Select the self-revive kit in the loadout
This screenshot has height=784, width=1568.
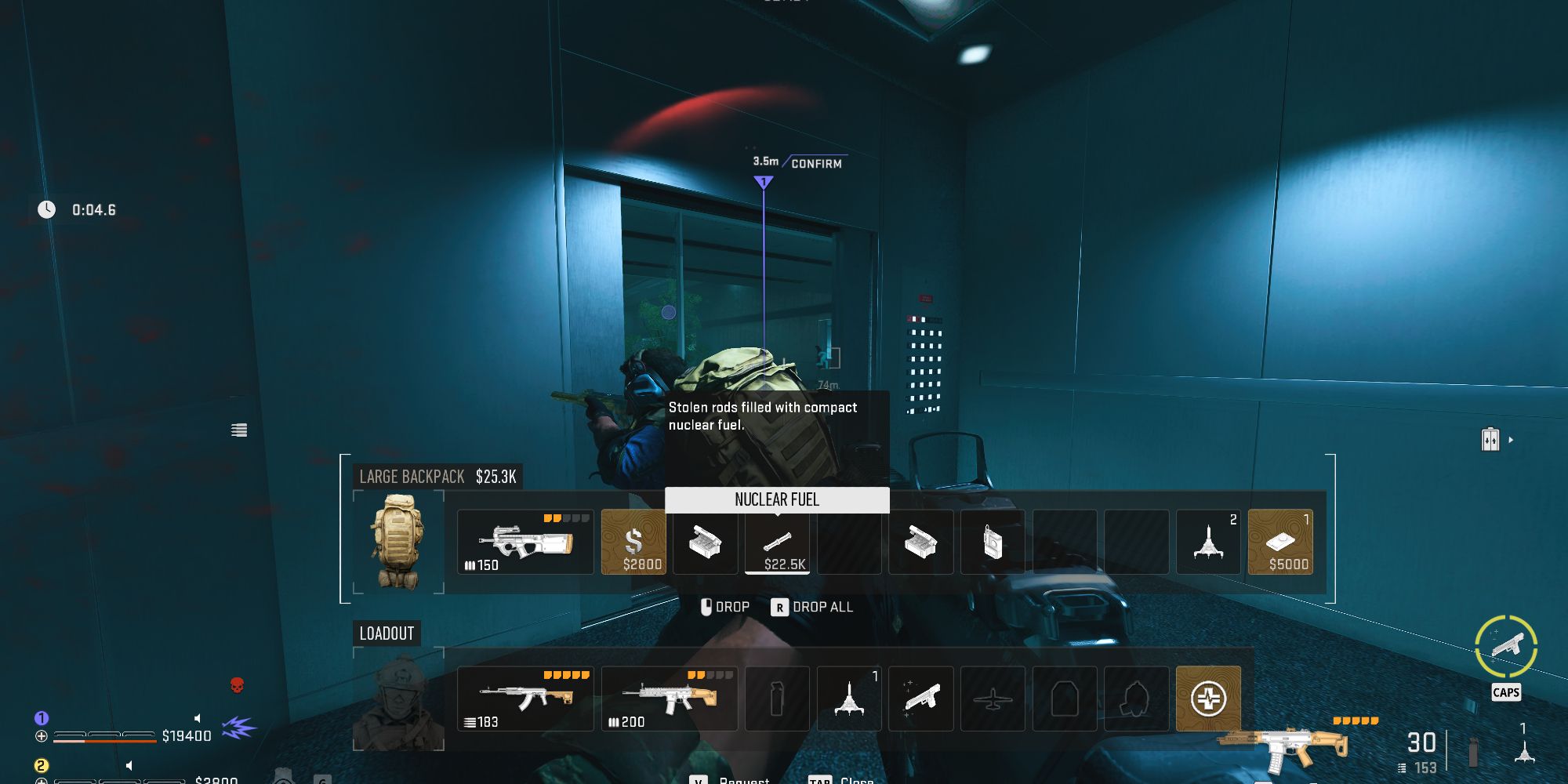point(1208,698)
